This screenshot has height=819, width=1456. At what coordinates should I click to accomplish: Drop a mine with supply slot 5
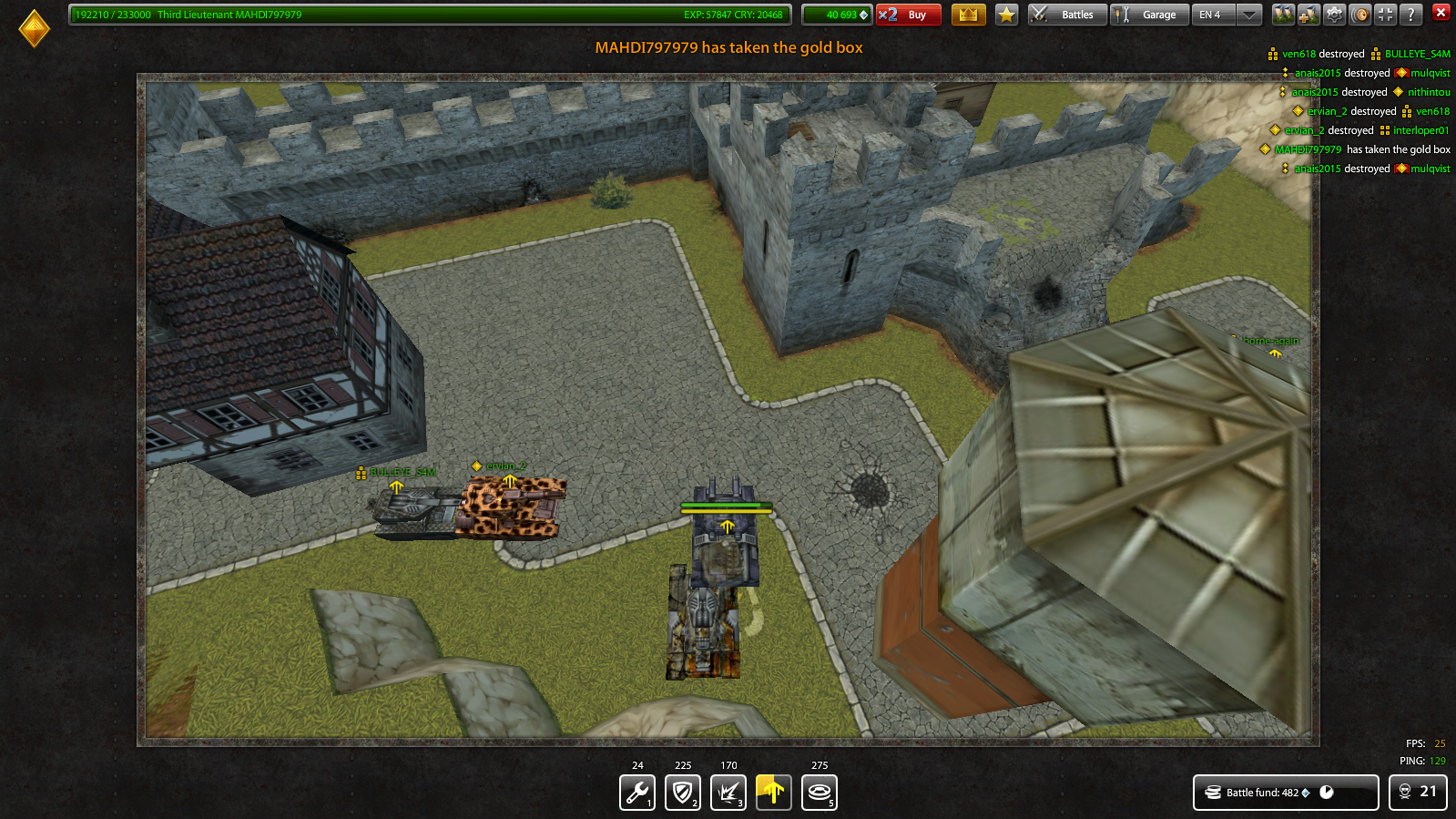coord(820,792)
